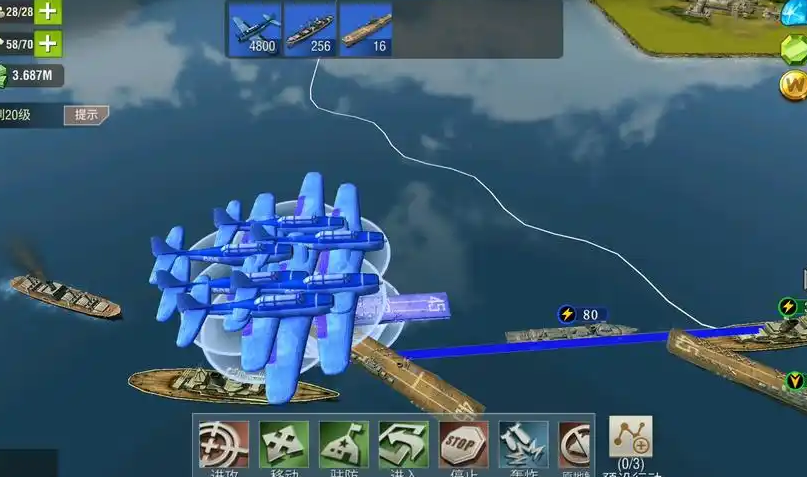
Task: Open the cash balance showing 3.687M
Action: 32,75
